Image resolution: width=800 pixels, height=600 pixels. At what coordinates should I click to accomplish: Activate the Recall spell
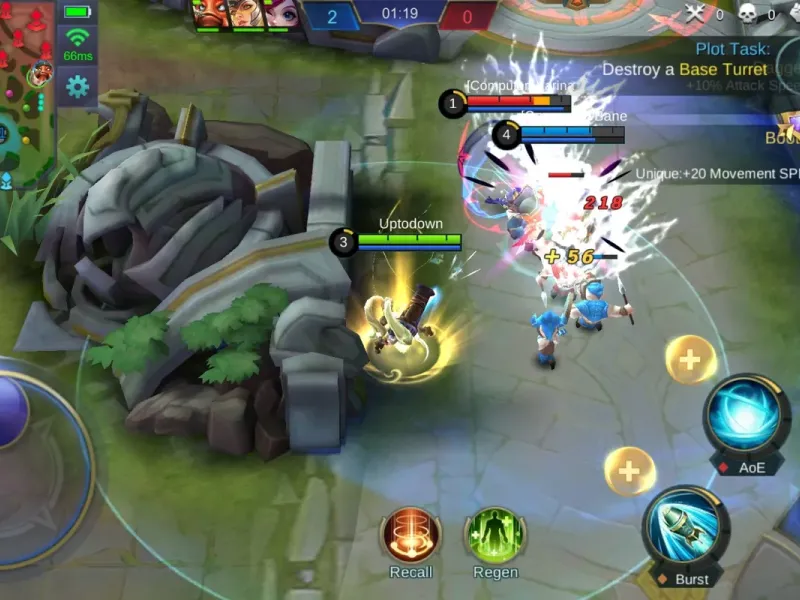click(x=411, y=535)
